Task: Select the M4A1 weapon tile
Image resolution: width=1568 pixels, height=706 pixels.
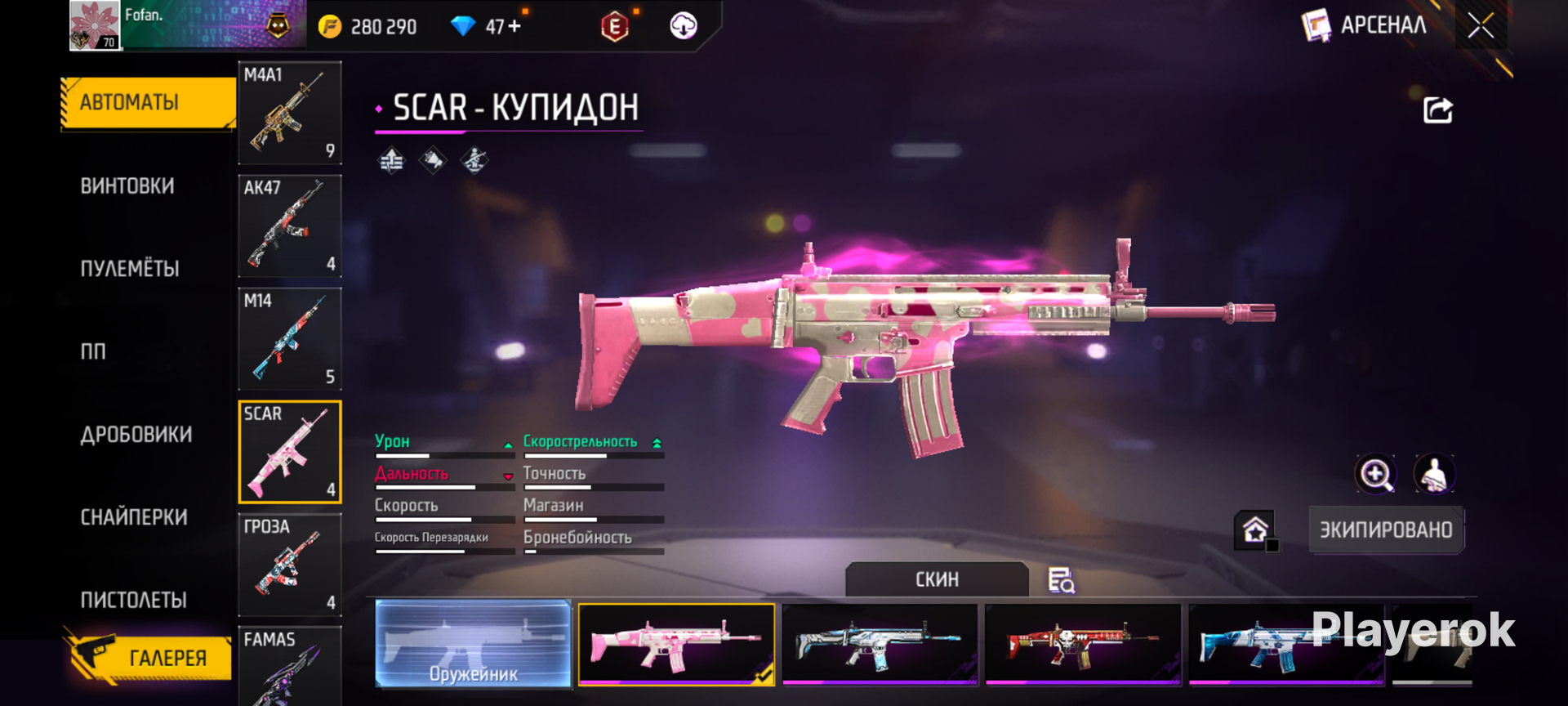Action: tap(290, 114)
